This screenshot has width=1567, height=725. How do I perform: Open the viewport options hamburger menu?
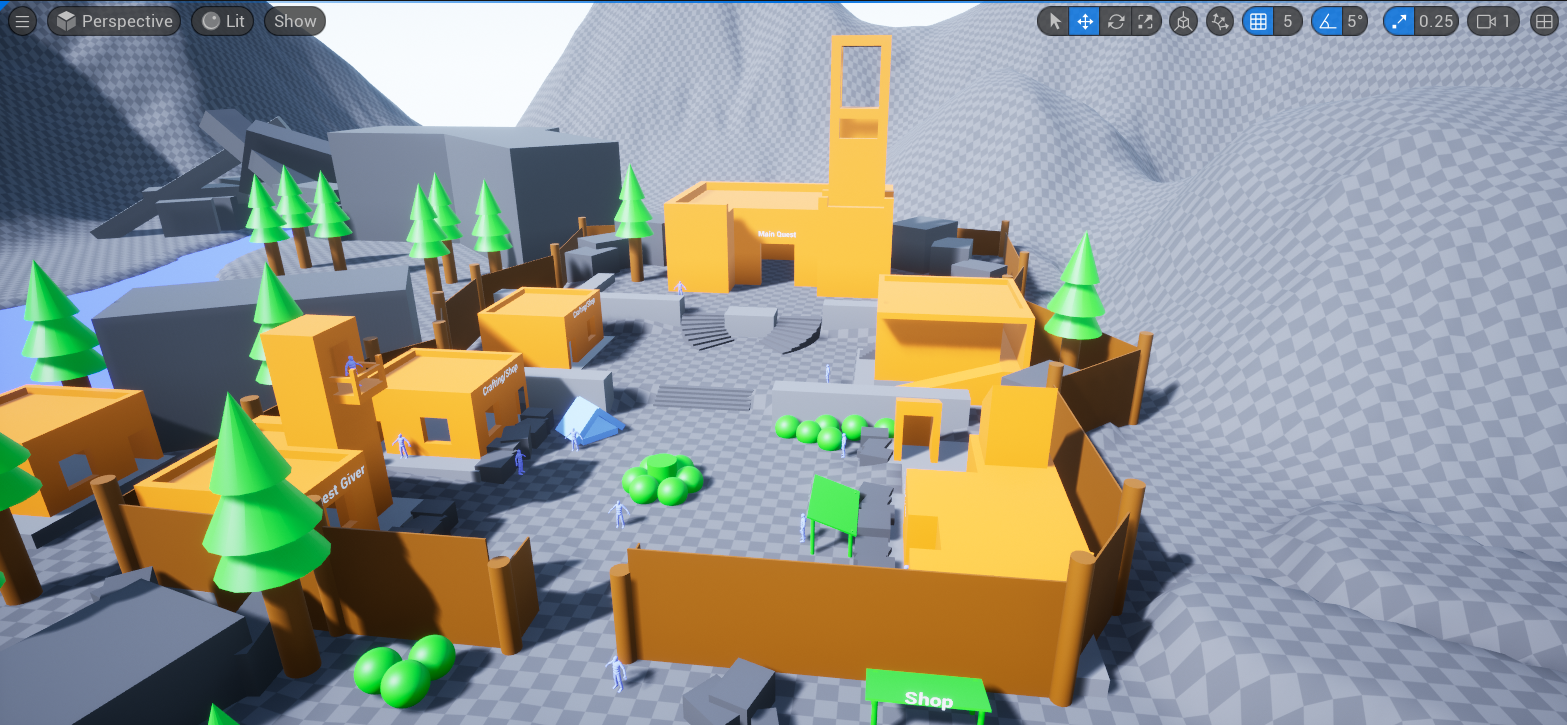[x=22, y=21]
